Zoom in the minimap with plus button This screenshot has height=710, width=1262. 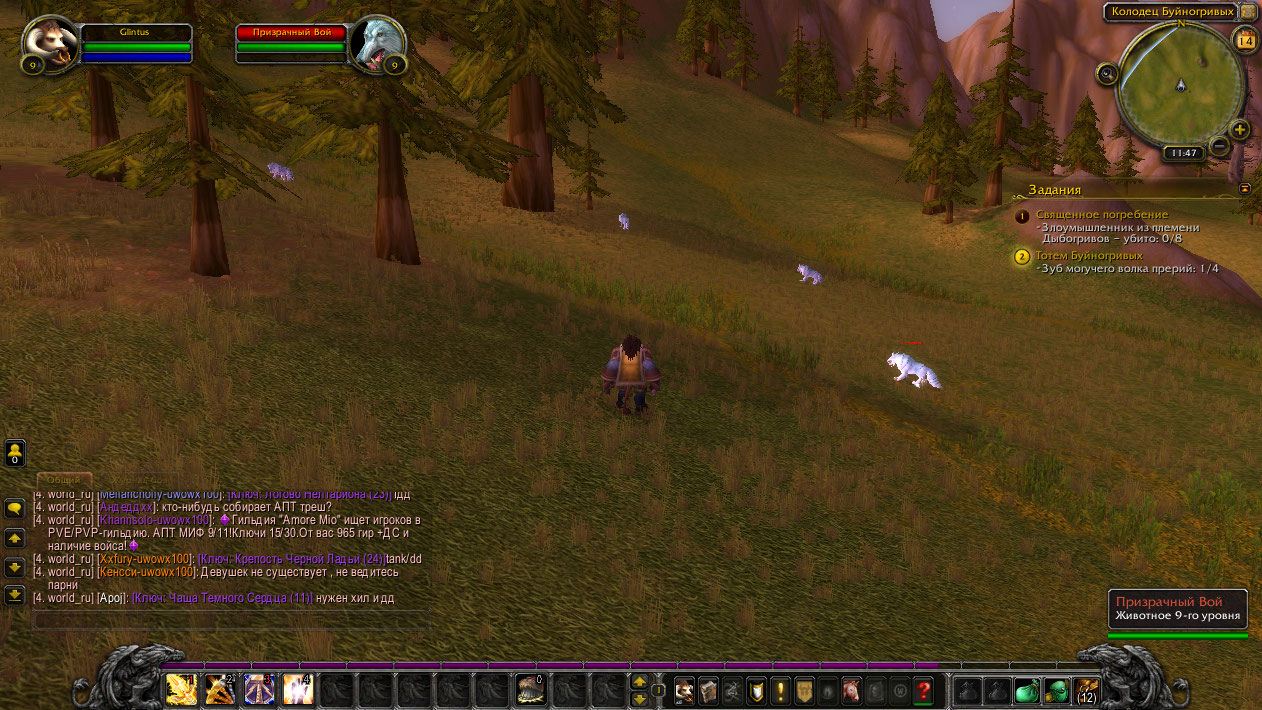coord(1240,130)
